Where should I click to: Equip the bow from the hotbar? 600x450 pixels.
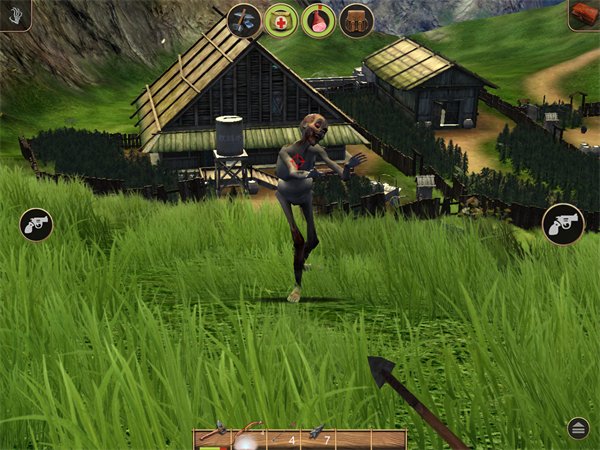point(246,438)
